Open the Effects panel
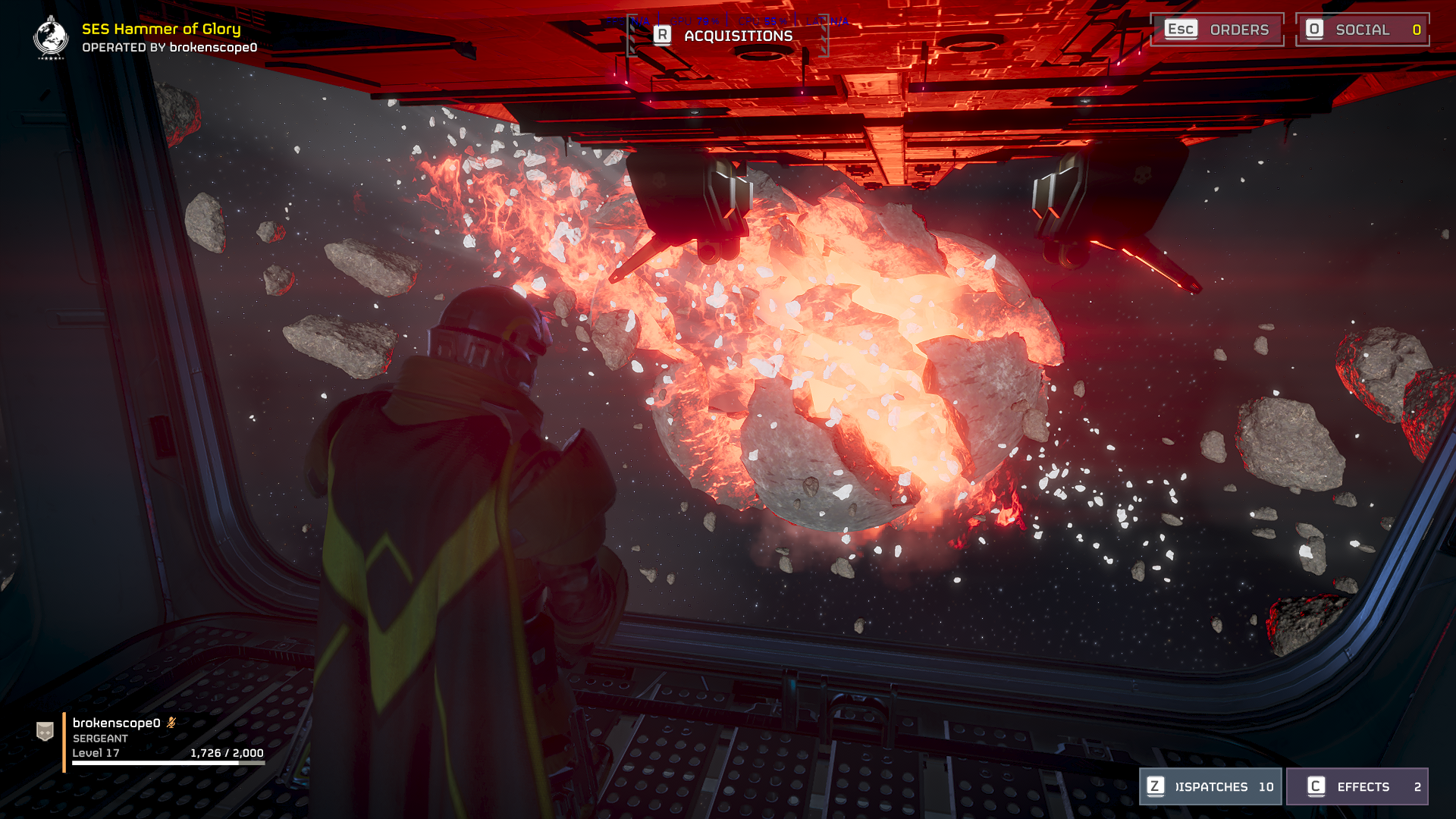The width and height of the screenshot is (1456, 819). coord(1357,786)
